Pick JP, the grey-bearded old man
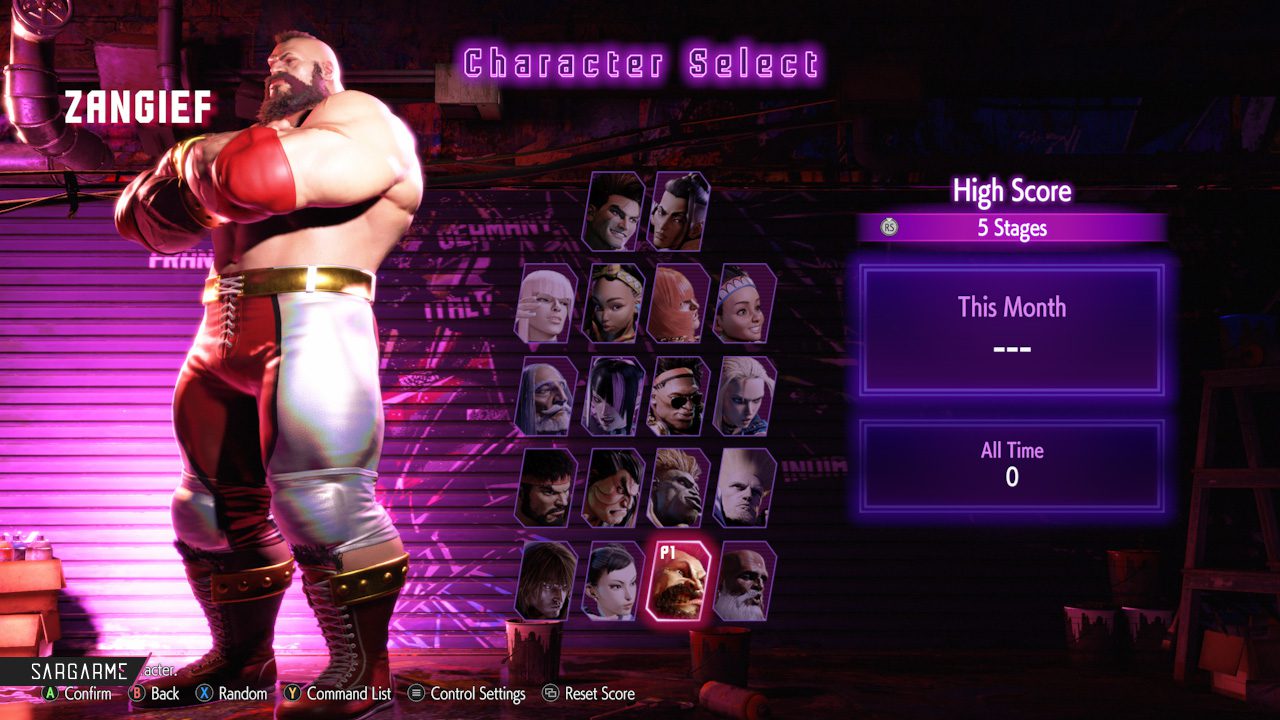Screen dimensions: 1280x720 (x=546, y=396)
